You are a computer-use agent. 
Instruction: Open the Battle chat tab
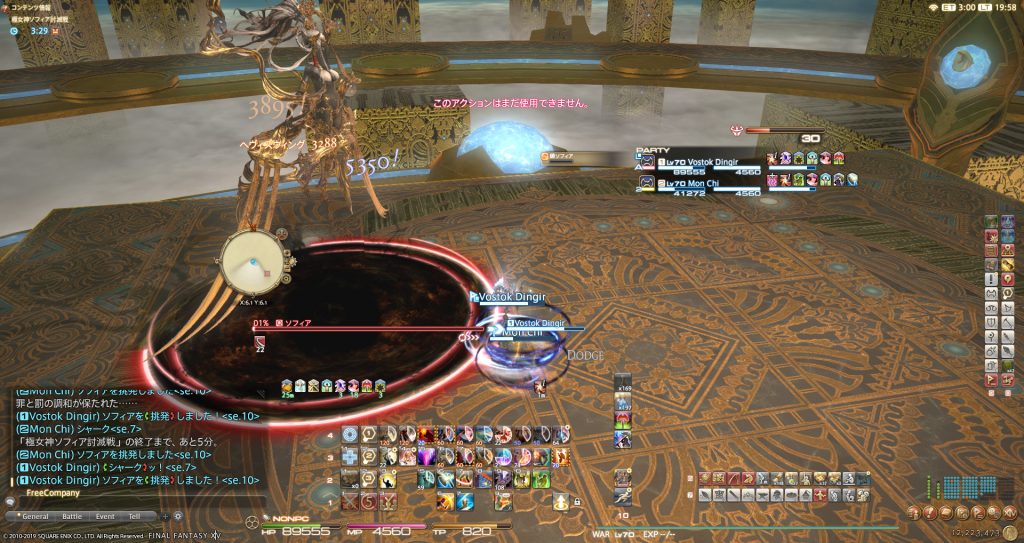[x=72, y=516]
